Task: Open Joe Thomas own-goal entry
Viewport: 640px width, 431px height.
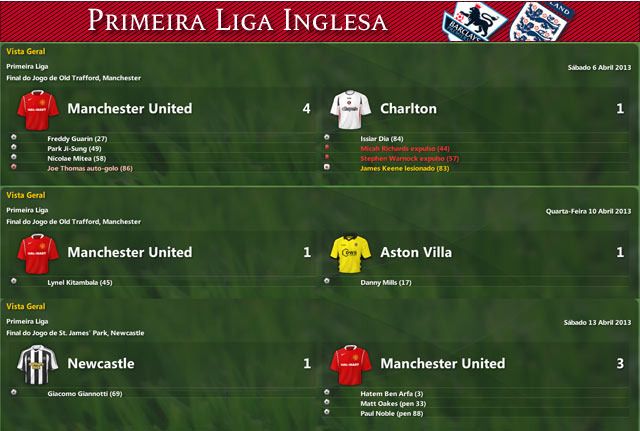Action: point(90,168)
